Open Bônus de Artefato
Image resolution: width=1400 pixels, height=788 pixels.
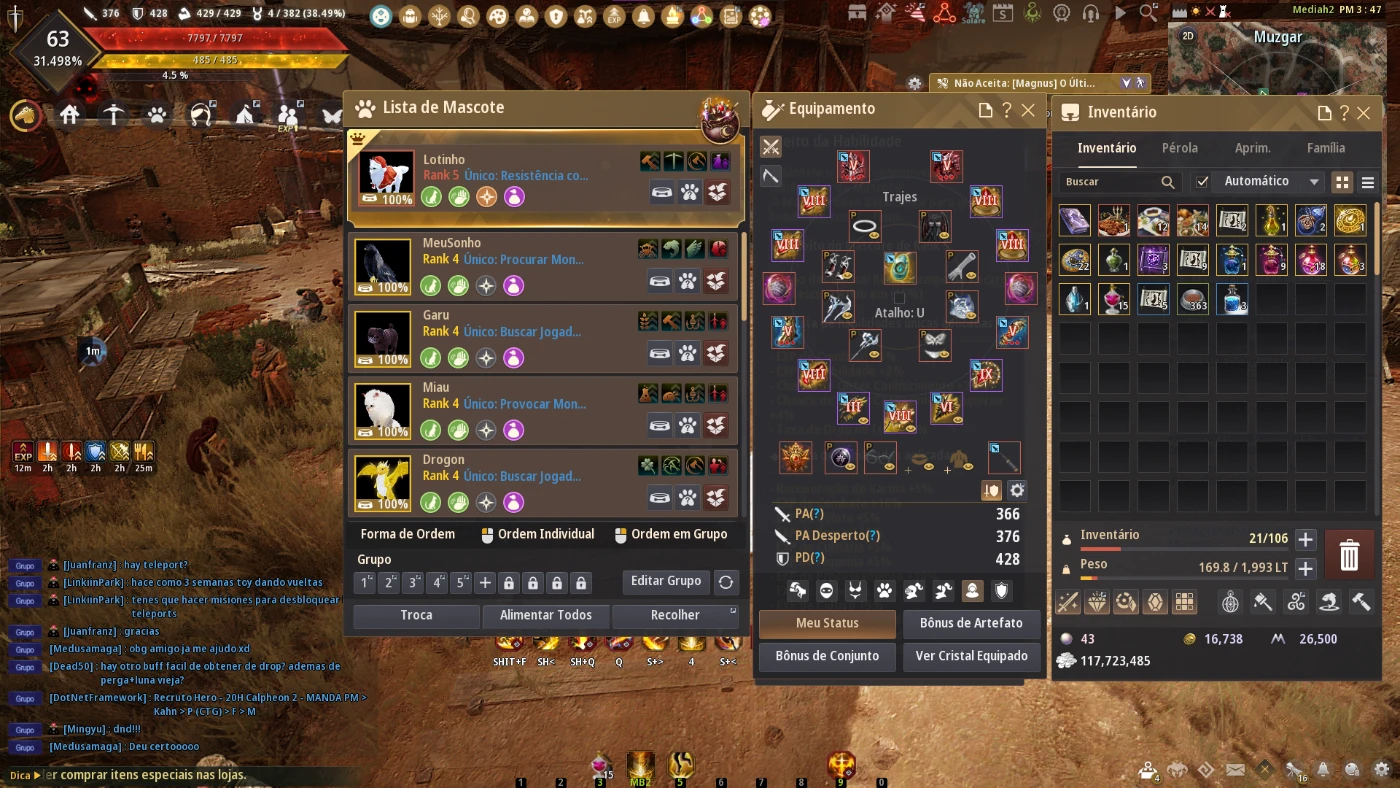tap(970, 623)
